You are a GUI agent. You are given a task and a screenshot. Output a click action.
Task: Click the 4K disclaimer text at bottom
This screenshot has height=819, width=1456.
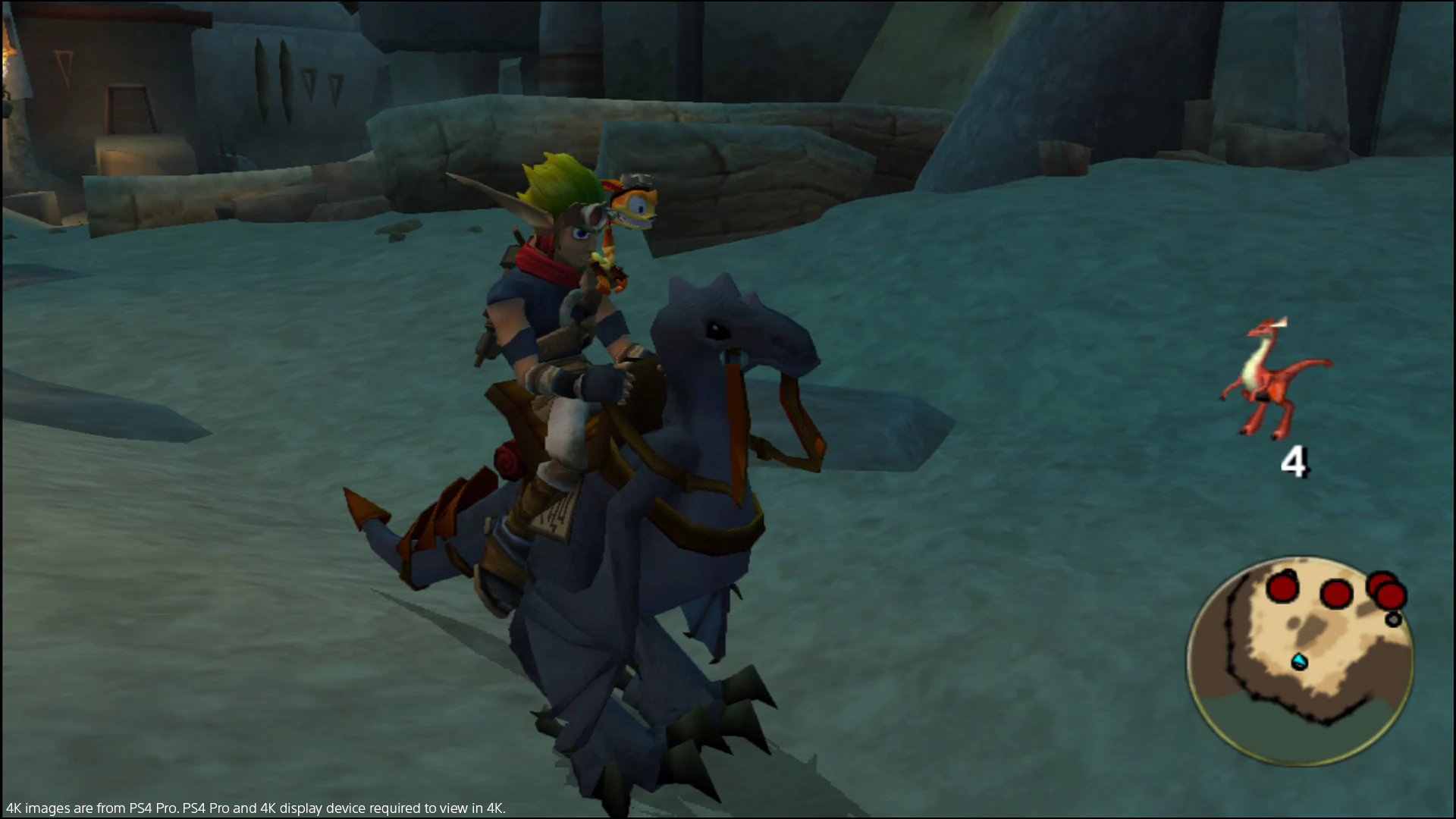coord(254,808)
